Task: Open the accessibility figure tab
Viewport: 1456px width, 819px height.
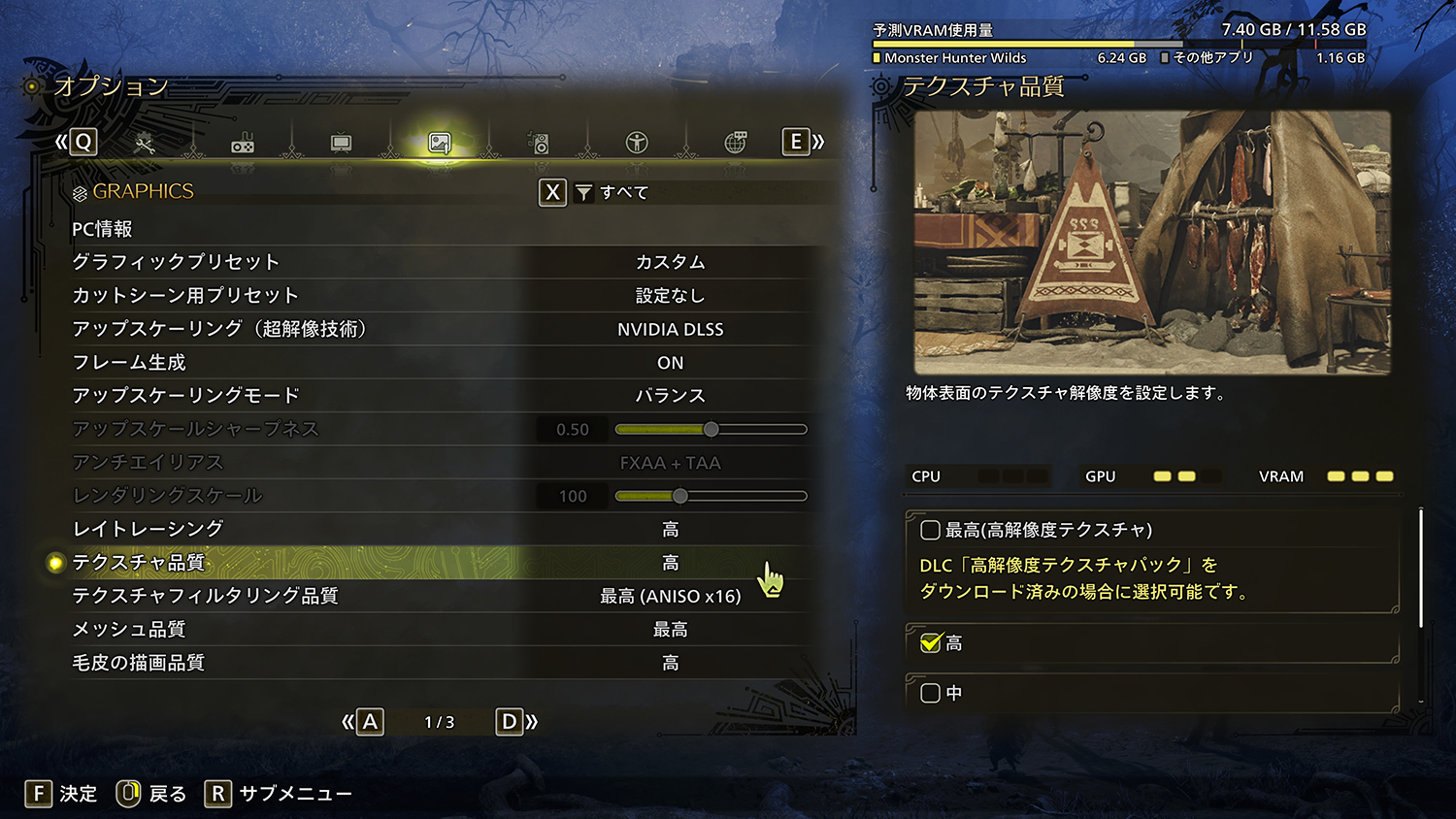Action: click(x=637, y=144)
